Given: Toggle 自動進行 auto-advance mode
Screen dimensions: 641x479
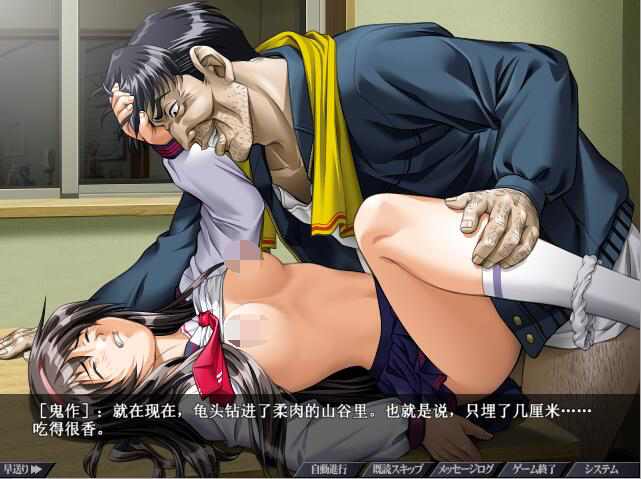Looking at the screenshot, I should click(x=328, y=469).
